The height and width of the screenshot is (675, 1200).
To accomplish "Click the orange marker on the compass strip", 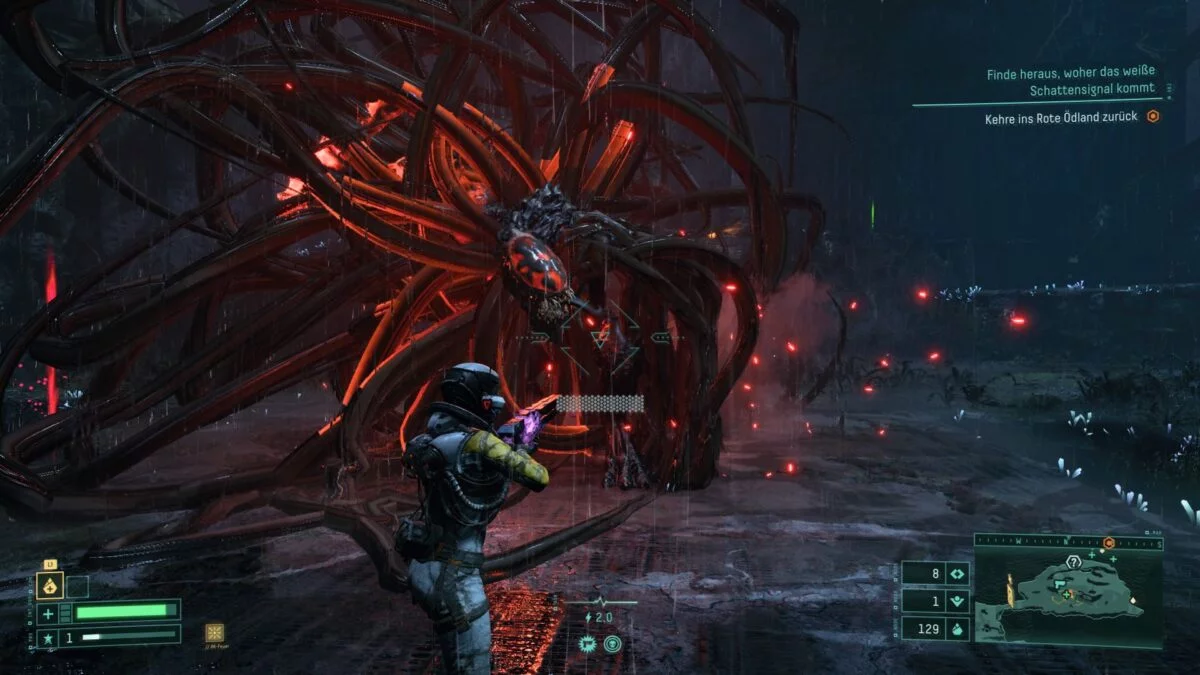I will pos(1109,543).
